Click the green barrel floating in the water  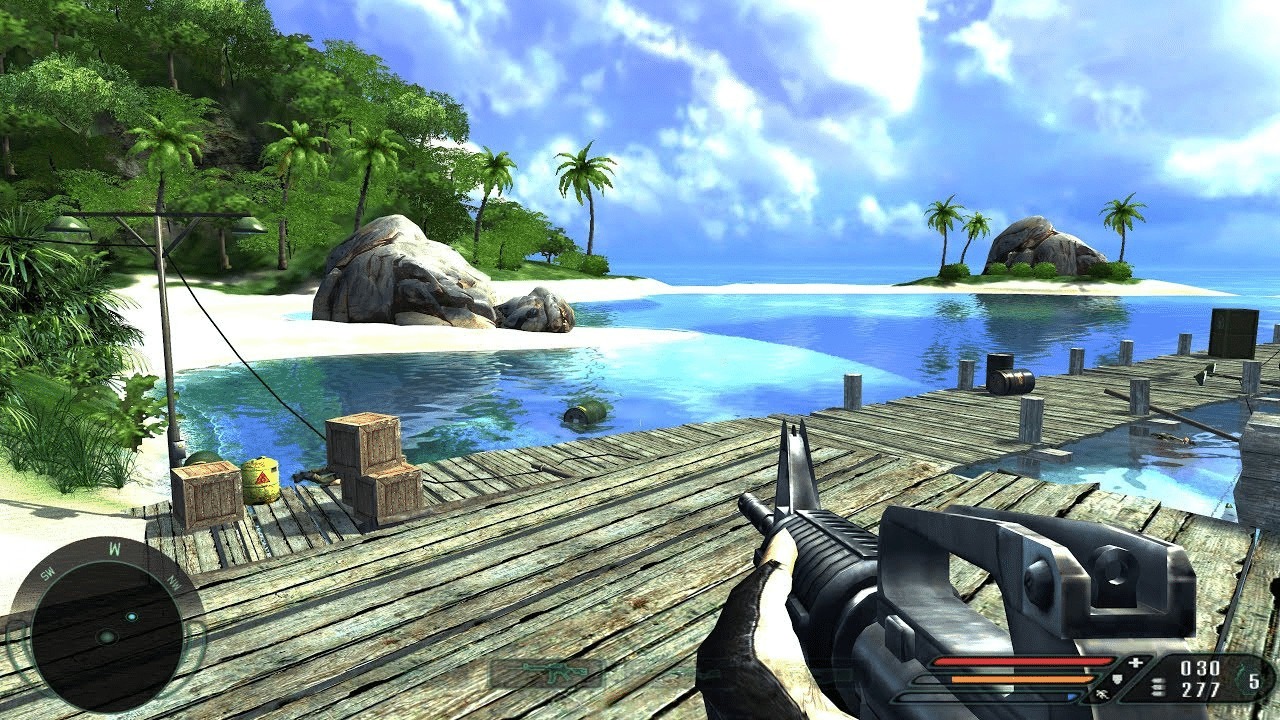click(585, 413)
